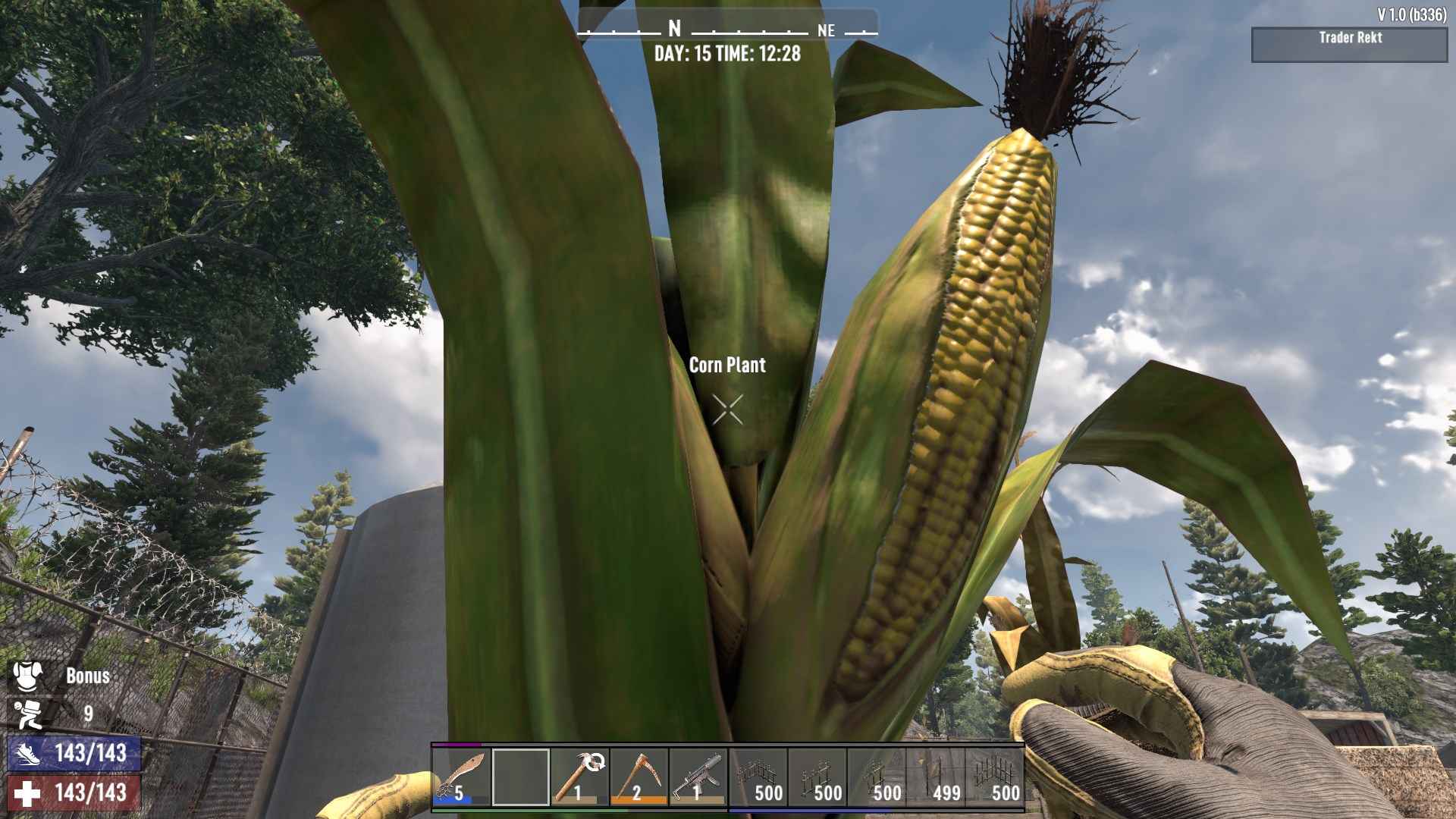1456x819 pixels.
Task: Choose the pickaxe hotbar slot
Action: (x=639, y=777)
